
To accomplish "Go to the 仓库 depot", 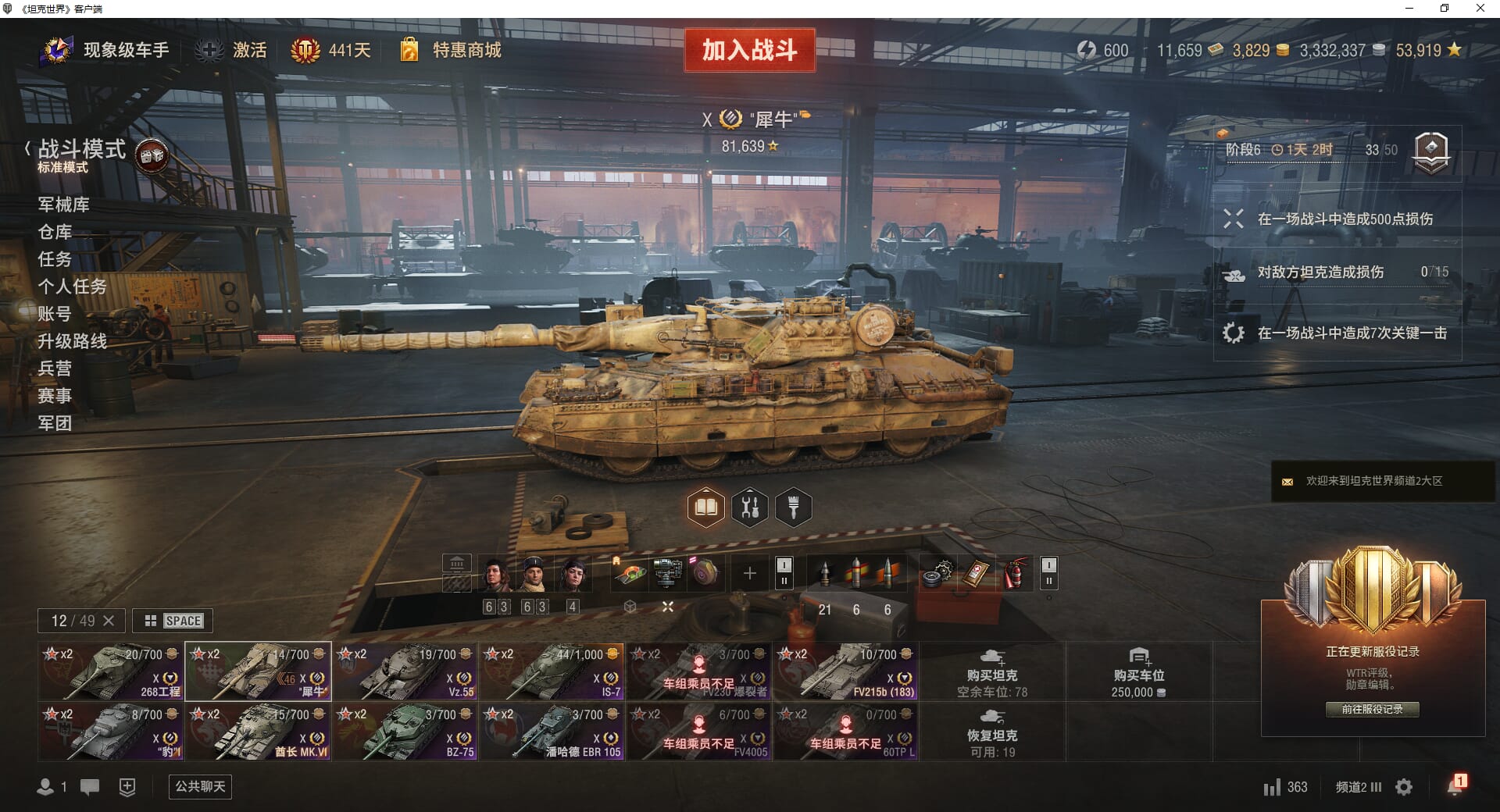I will pos(55,232).
